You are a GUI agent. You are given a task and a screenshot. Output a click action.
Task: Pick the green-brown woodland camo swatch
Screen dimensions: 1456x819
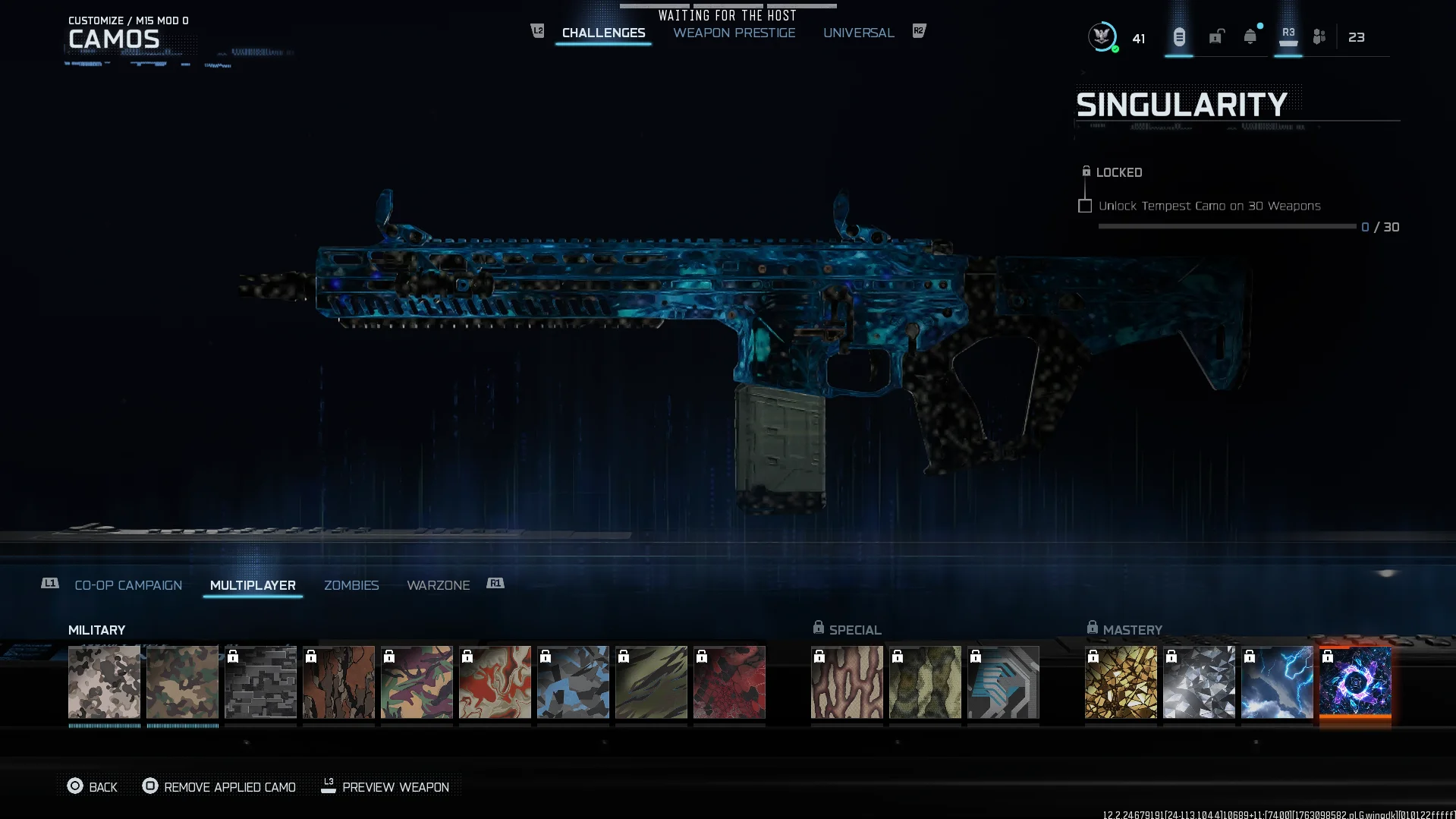point(183,682)
